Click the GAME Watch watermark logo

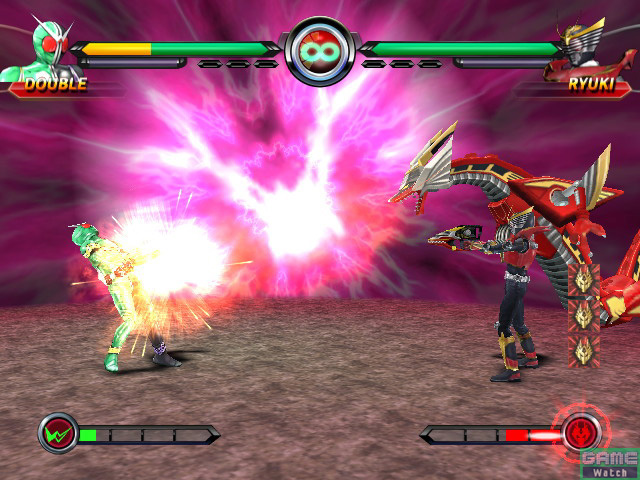tap(608, 462)
